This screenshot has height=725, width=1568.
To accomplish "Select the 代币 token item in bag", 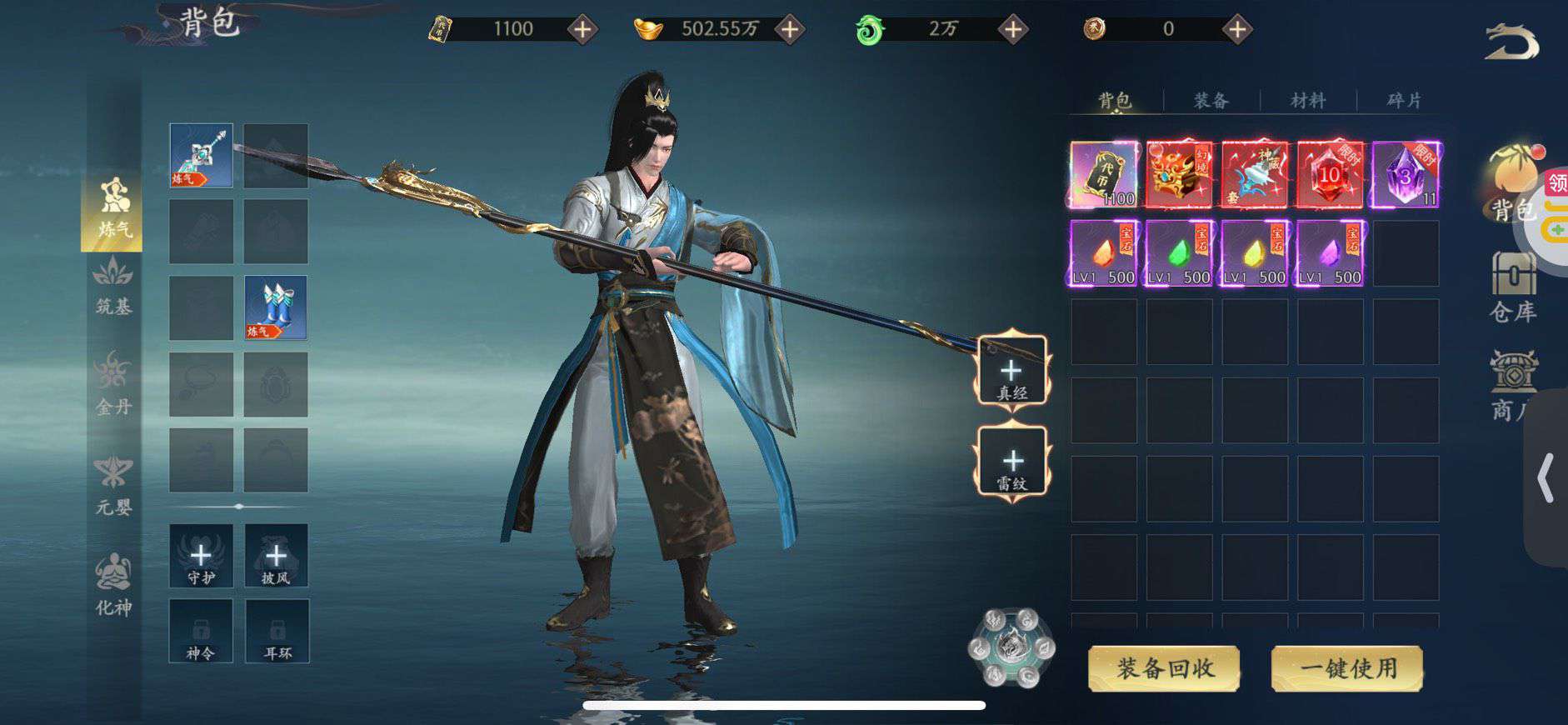I will coord(1104,175).
